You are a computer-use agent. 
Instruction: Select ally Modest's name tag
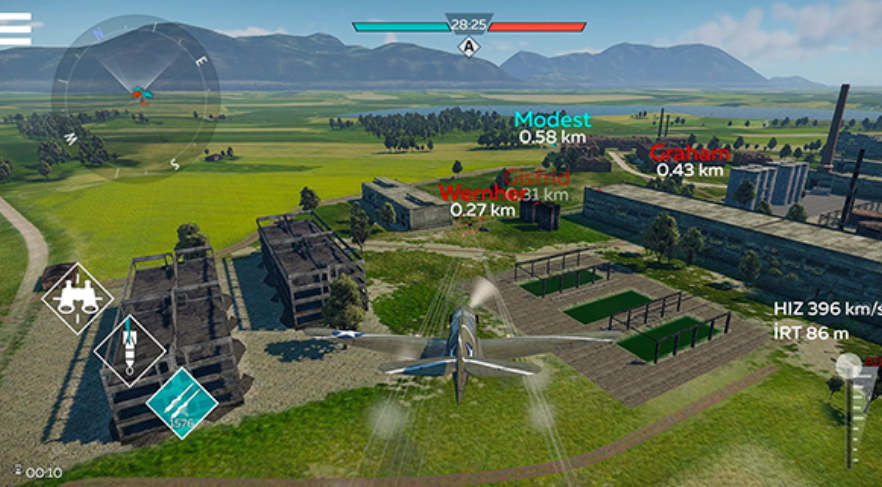(x=552, y=120)
